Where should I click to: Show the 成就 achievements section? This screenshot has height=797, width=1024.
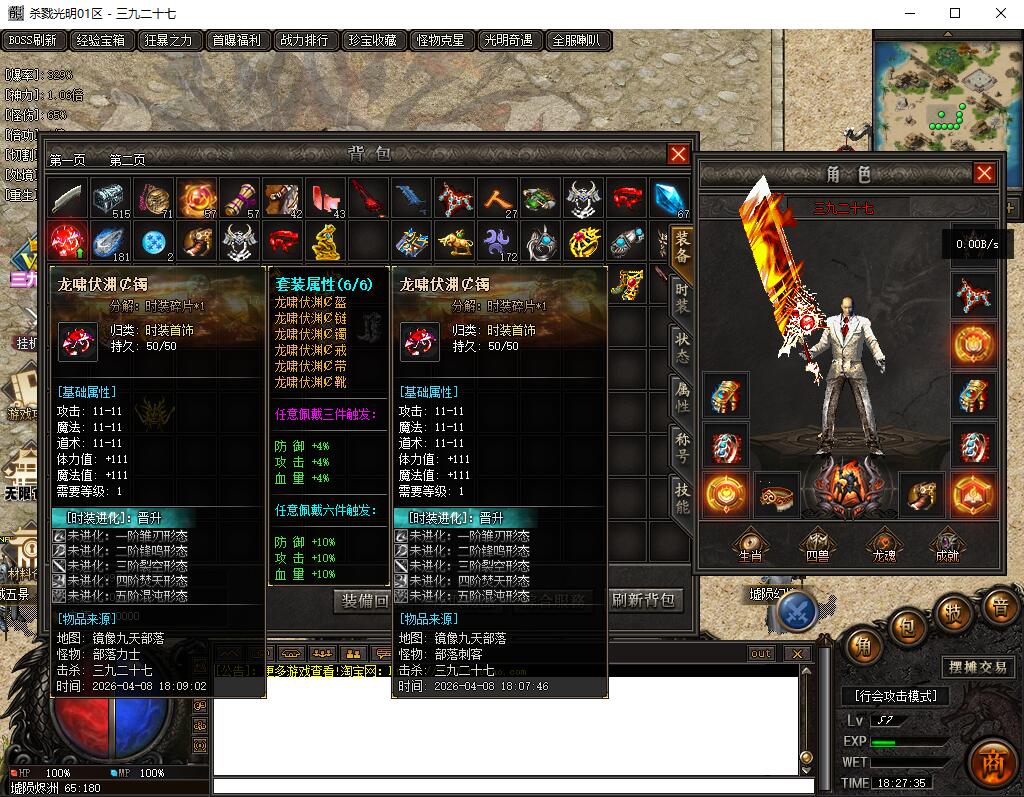[946, 543]
